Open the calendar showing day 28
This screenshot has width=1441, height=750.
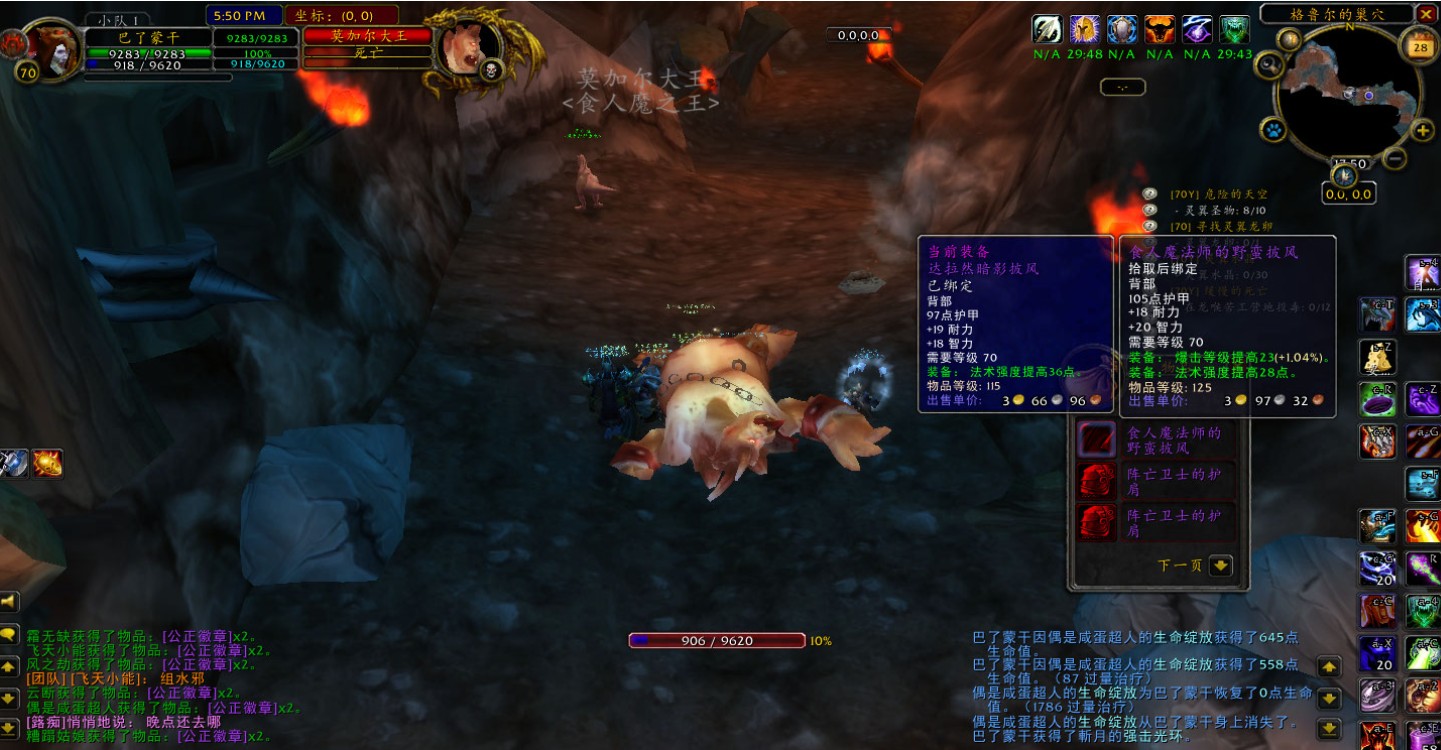tap(1420, 47)
